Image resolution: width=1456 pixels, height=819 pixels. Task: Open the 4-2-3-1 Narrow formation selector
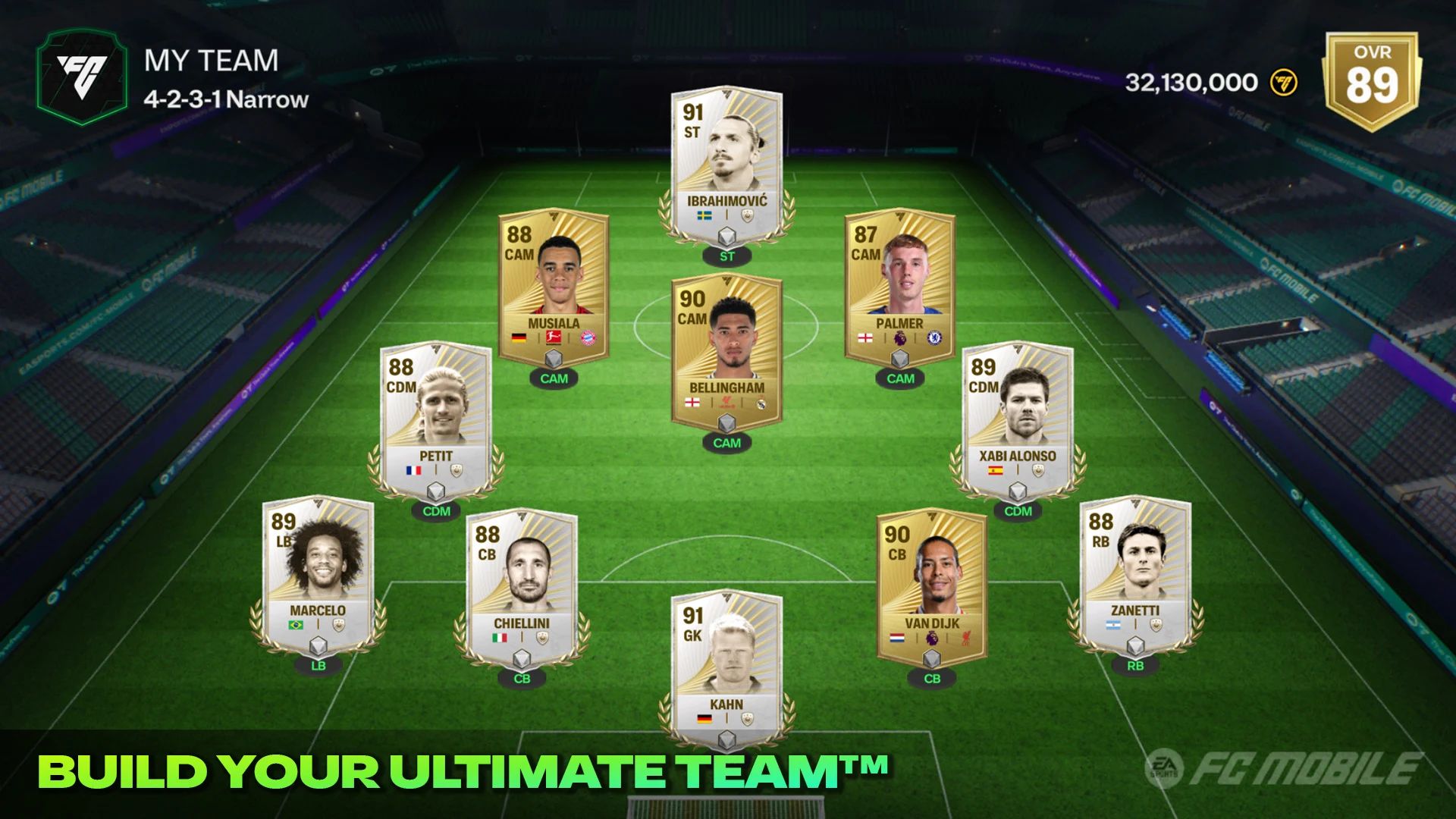click(225, 99)
